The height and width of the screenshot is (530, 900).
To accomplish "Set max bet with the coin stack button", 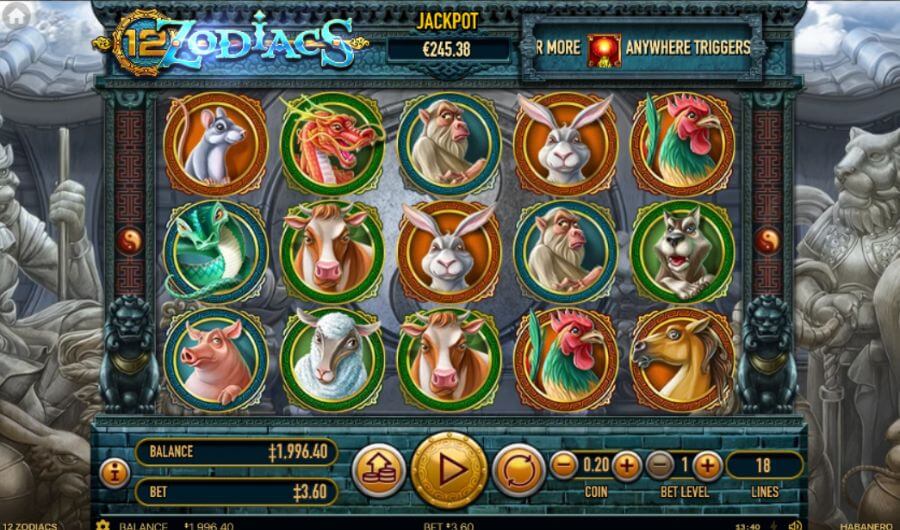I will point(379,470).
